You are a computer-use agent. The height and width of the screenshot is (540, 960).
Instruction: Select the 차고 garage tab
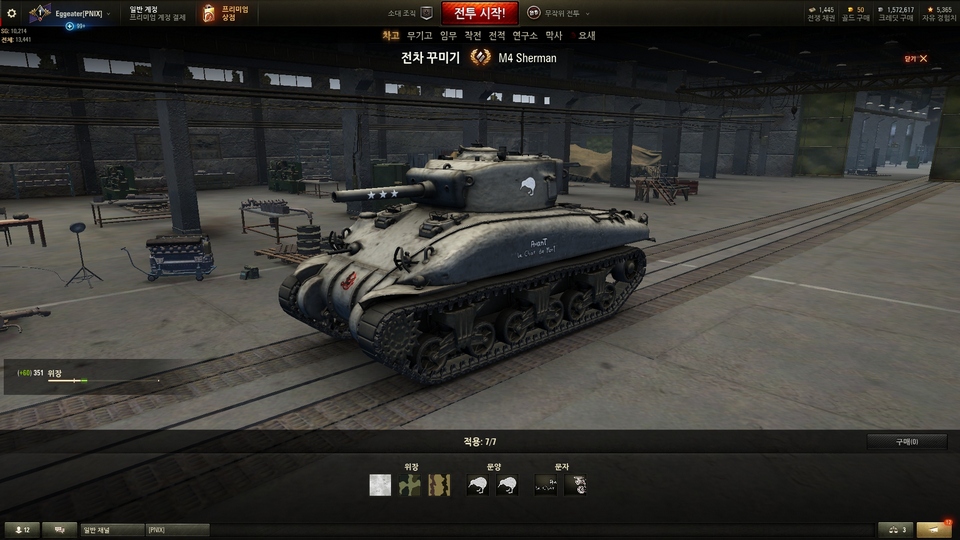pos(391,35)
